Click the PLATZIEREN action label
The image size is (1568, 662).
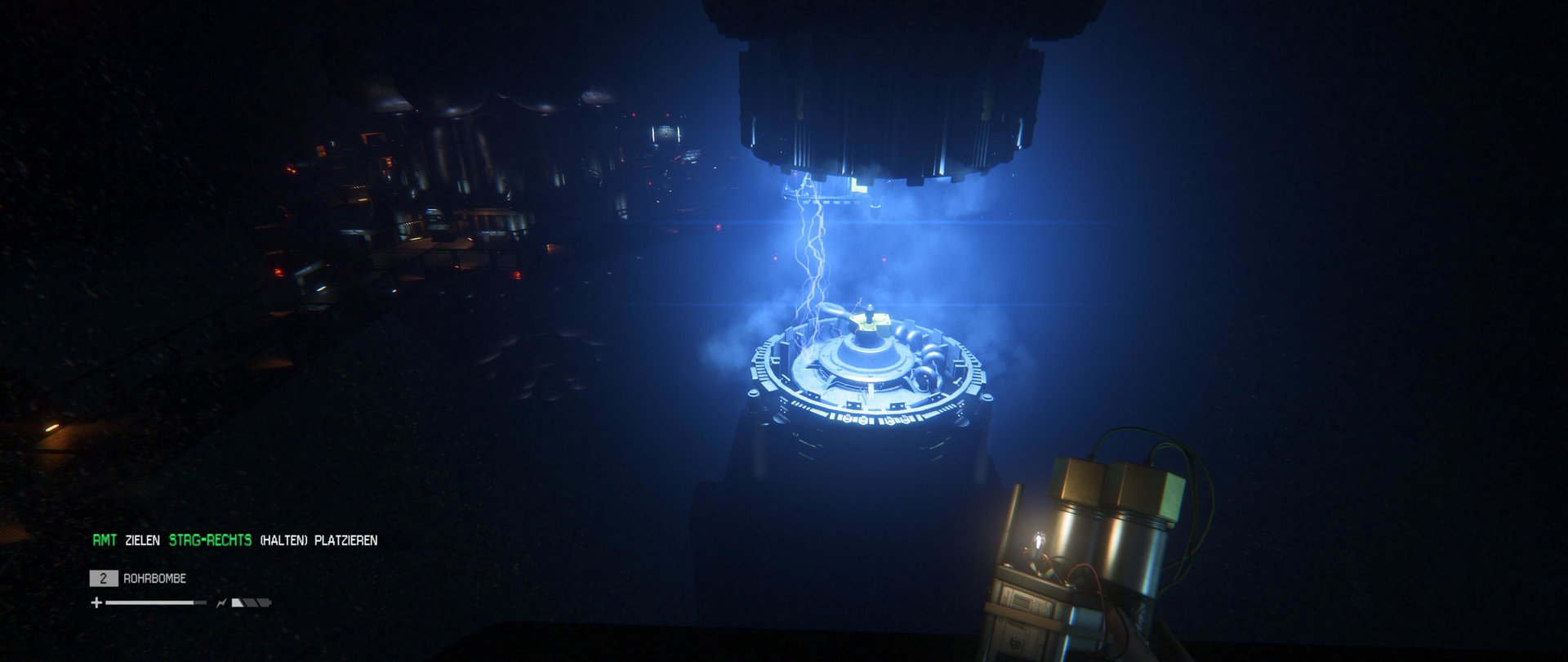pos(346,539)
